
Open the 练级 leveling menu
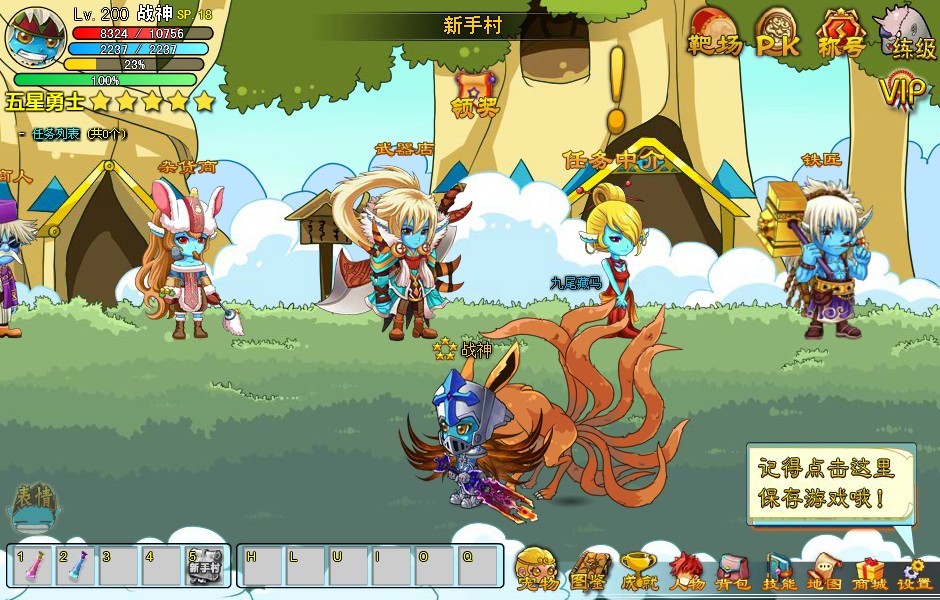click(x=908, y=32)
